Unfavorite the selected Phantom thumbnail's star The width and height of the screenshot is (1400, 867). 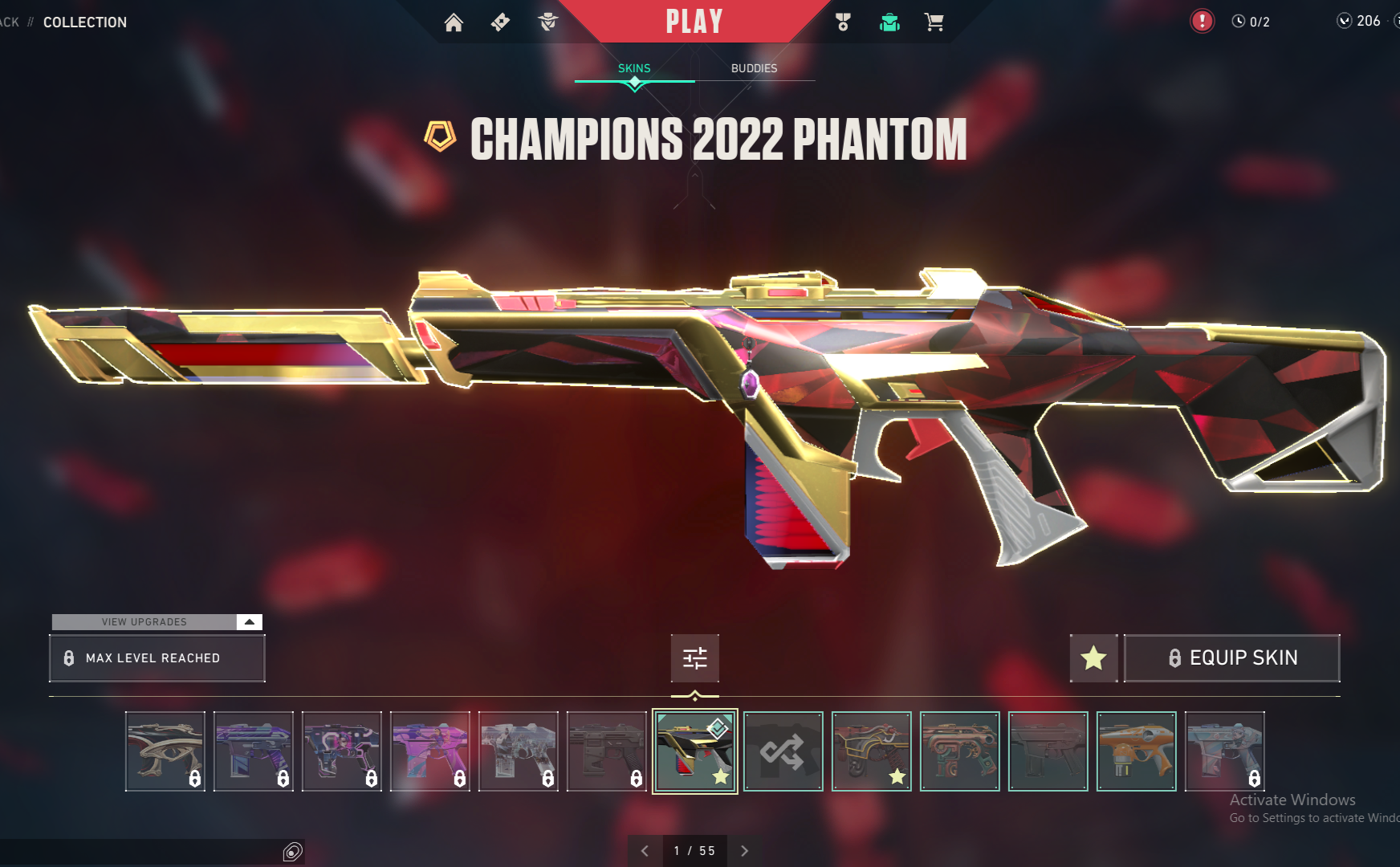(722, 776)
